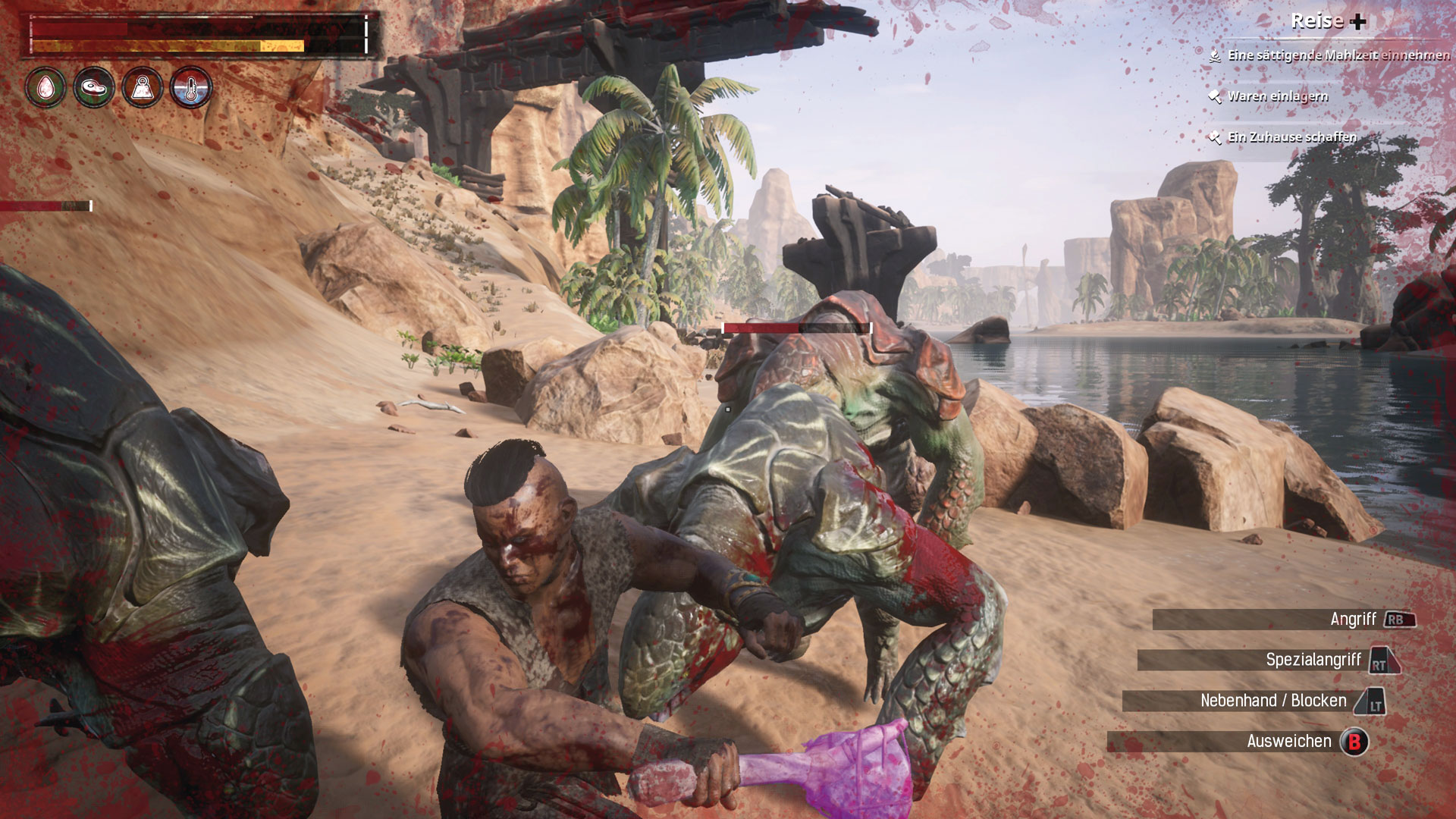Select the meat steak hunger icon
Screen dimensions: 1456x819
click(x=94, y=88)
